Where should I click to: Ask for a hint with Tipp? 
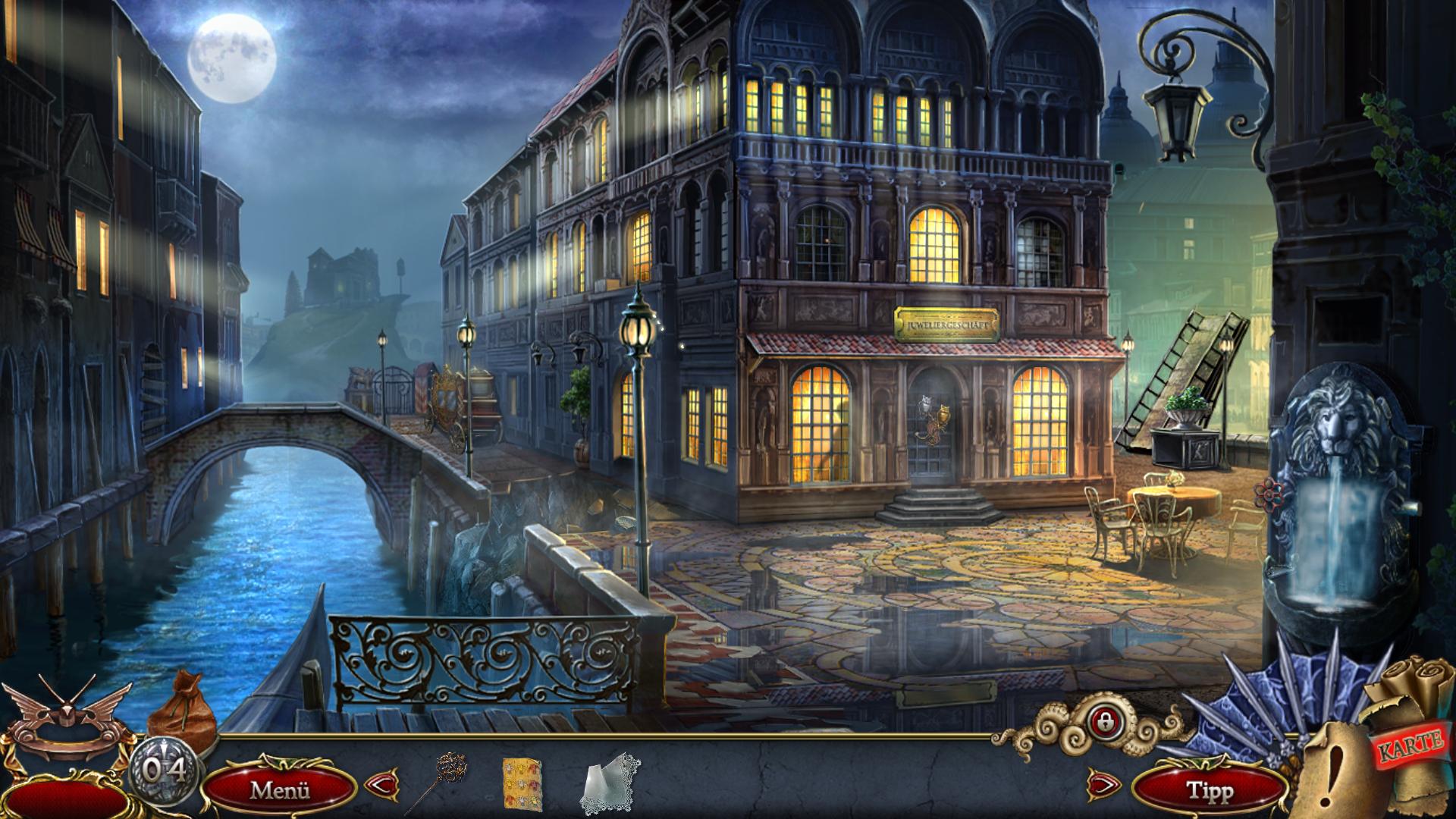1209,791
